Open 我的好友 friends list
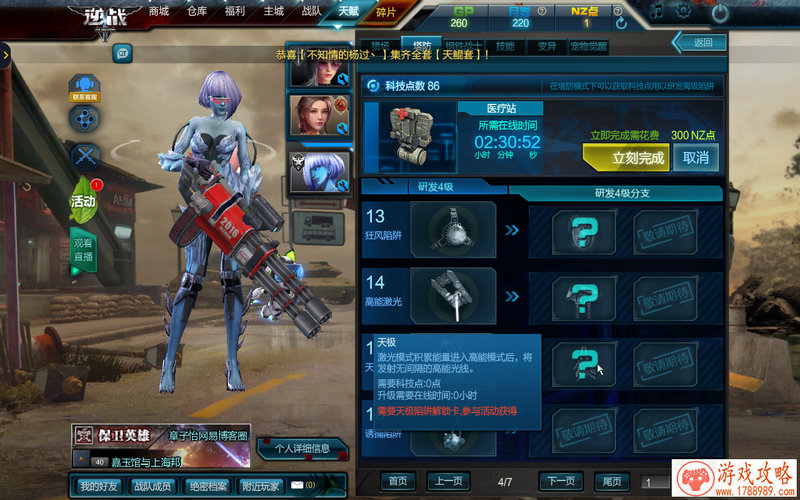Viewport: 800px width, 500px height. (99, 486)
